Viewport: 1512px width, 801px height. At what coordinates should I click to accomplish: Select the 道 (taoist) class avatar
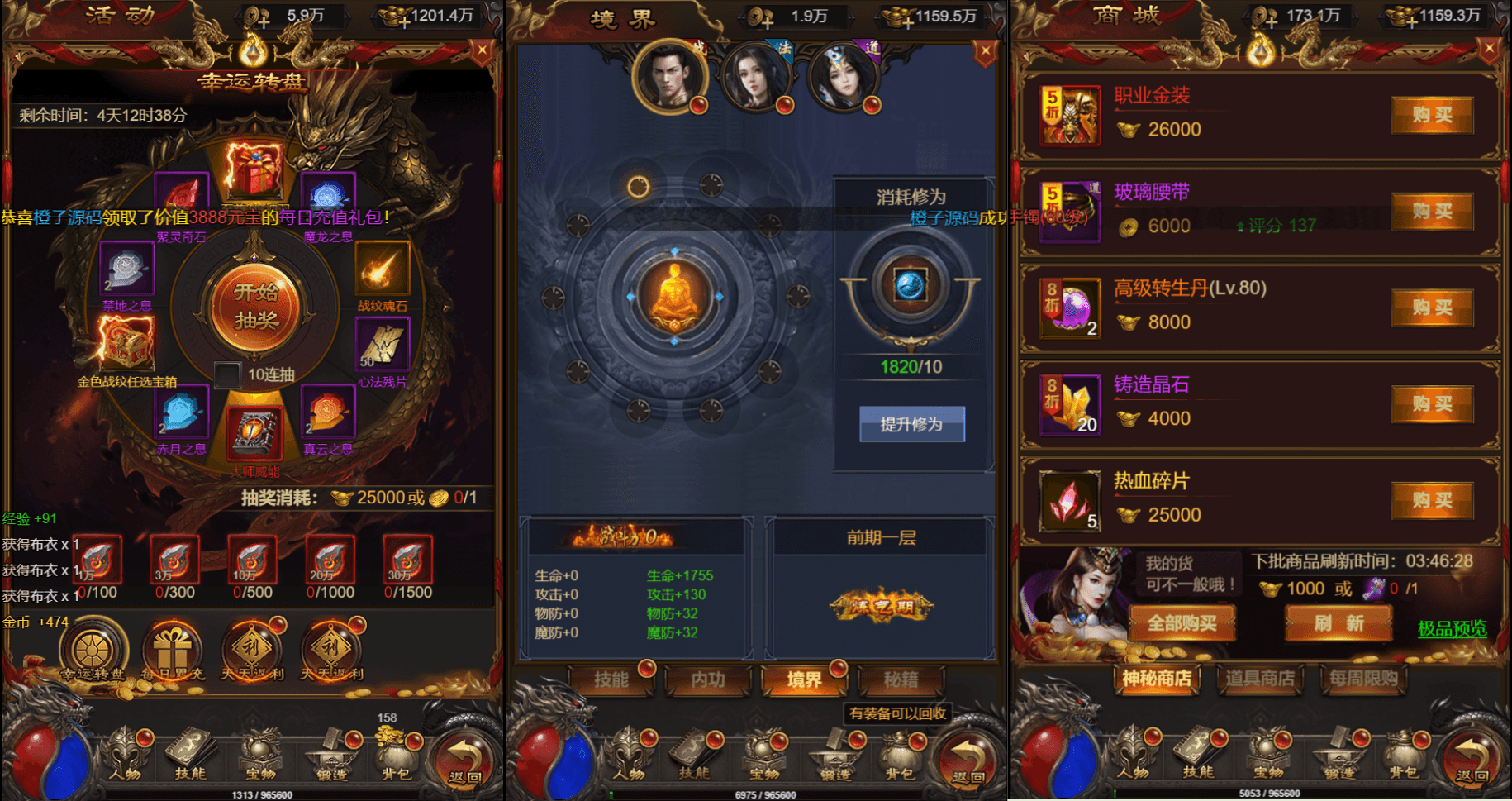click(843, 79)
